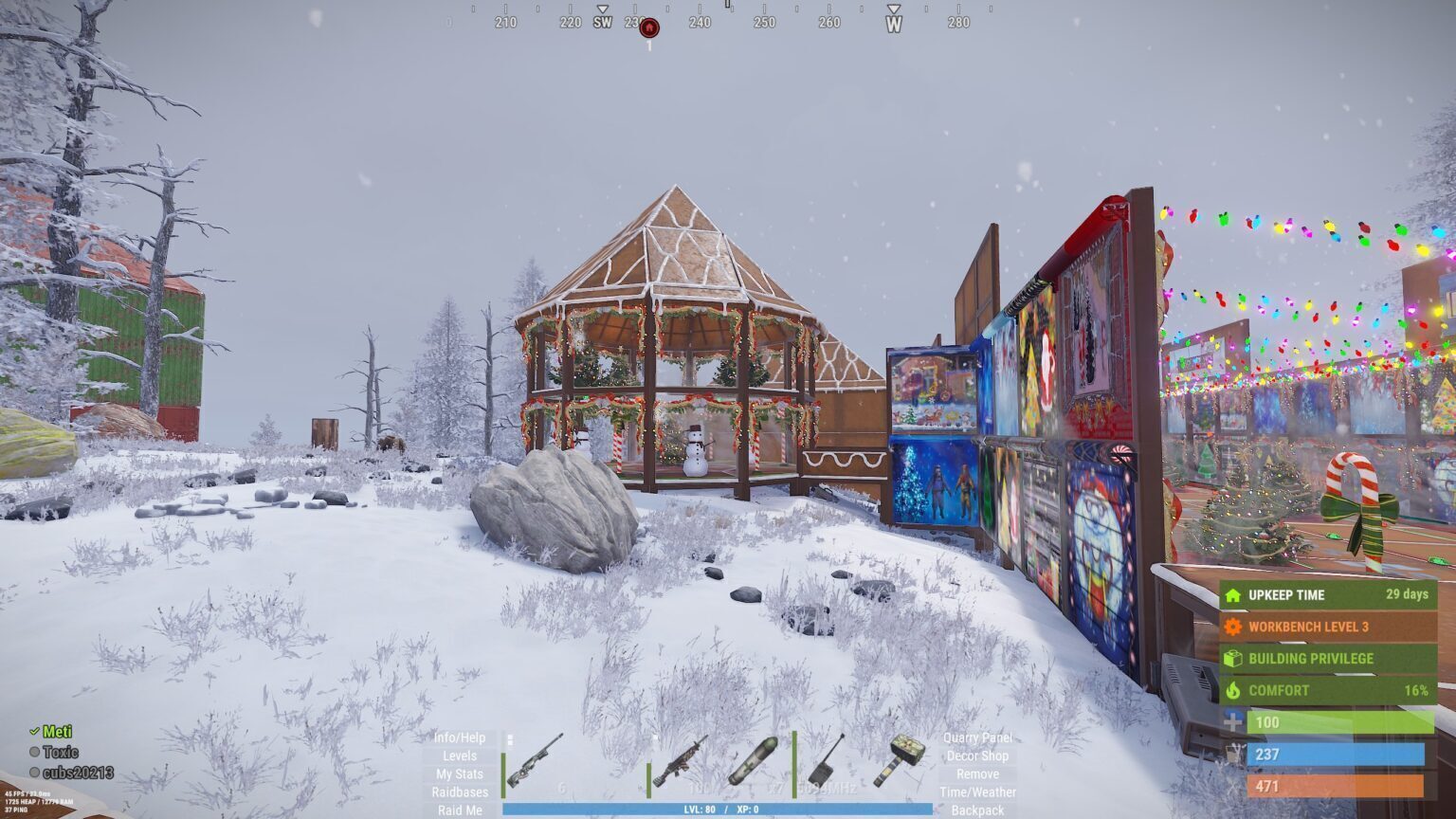1456x819 pixels.
Task: Click the Workbench Level 3 gear icon
Action: tap(1231, 627)
